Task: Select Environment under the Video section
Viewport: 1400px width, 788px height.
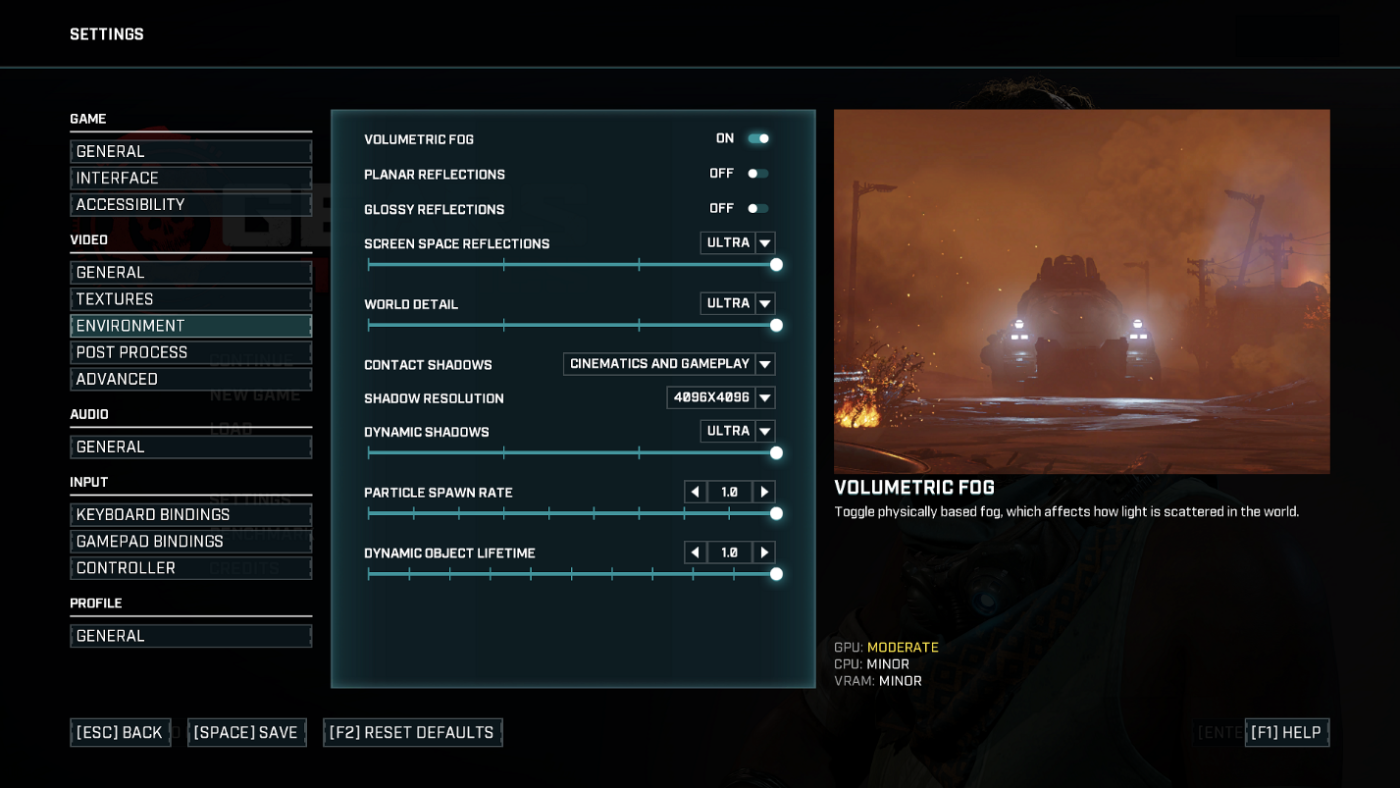Action: point(190,325)
